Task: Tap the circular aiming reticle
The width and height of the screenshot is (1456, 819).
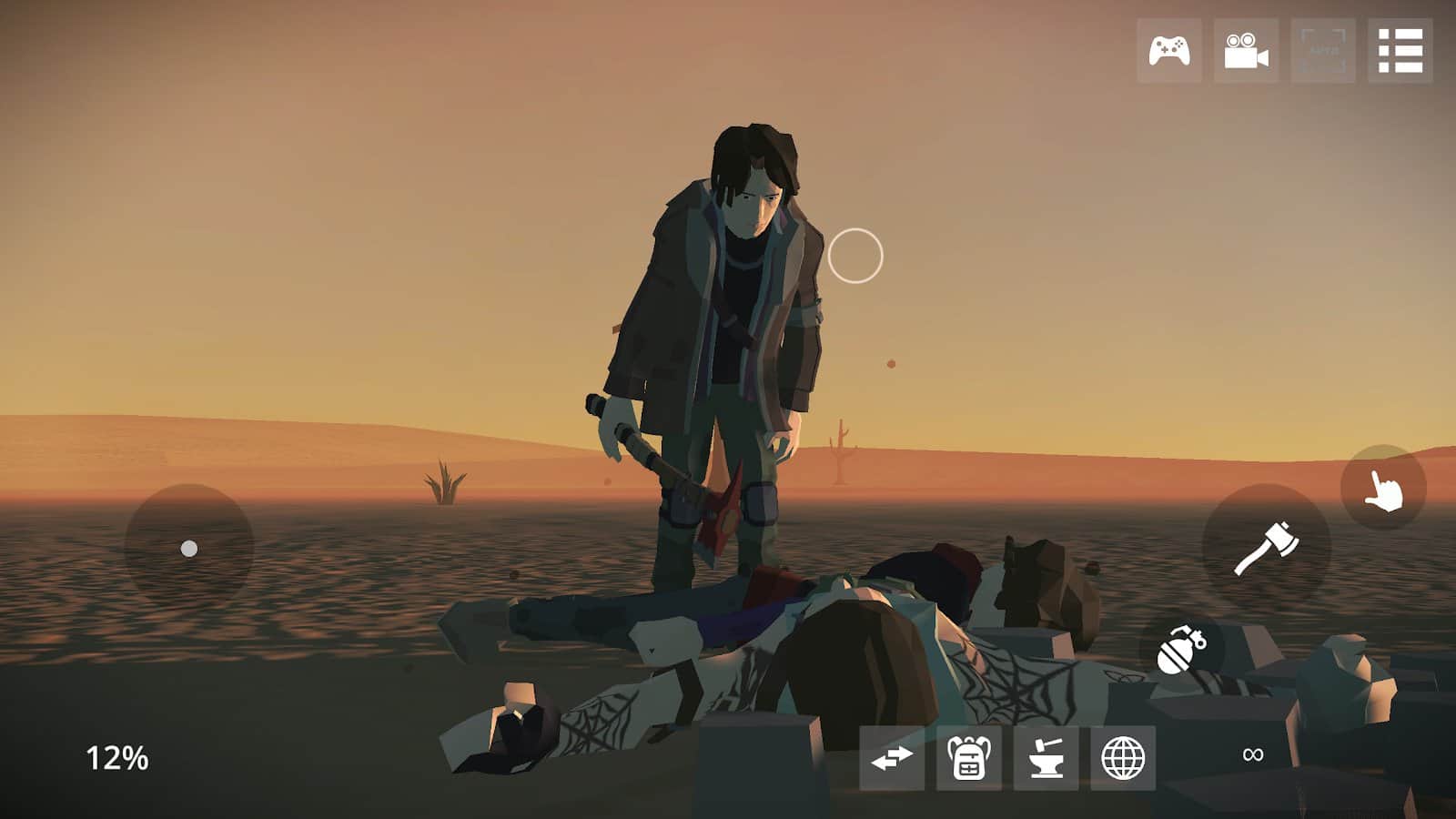Action: [x=856, y=254]
